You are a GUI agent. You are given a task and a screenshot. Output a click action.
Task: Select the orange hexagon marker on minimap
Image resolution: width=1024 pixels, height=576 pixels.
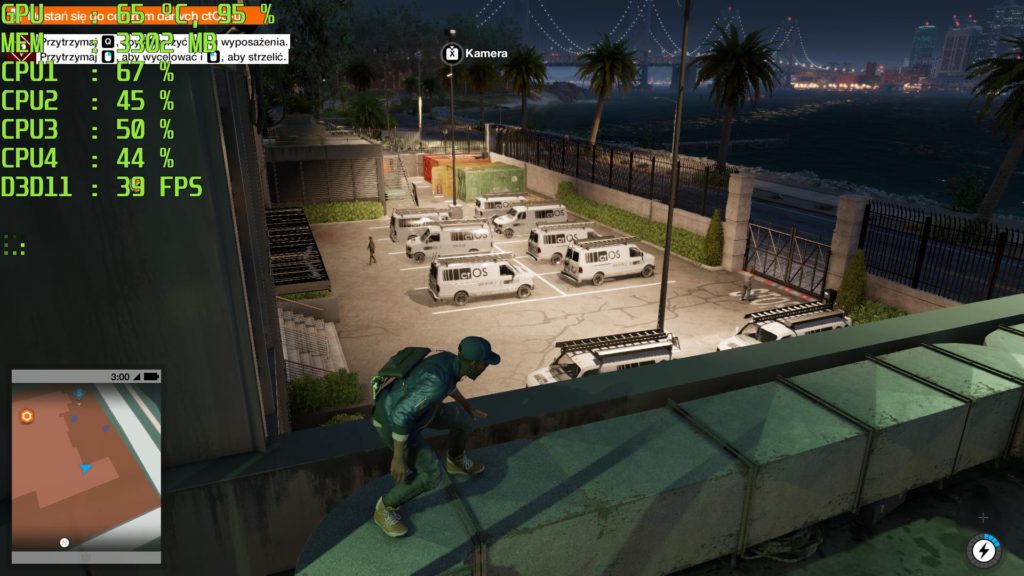pos(27,416)
